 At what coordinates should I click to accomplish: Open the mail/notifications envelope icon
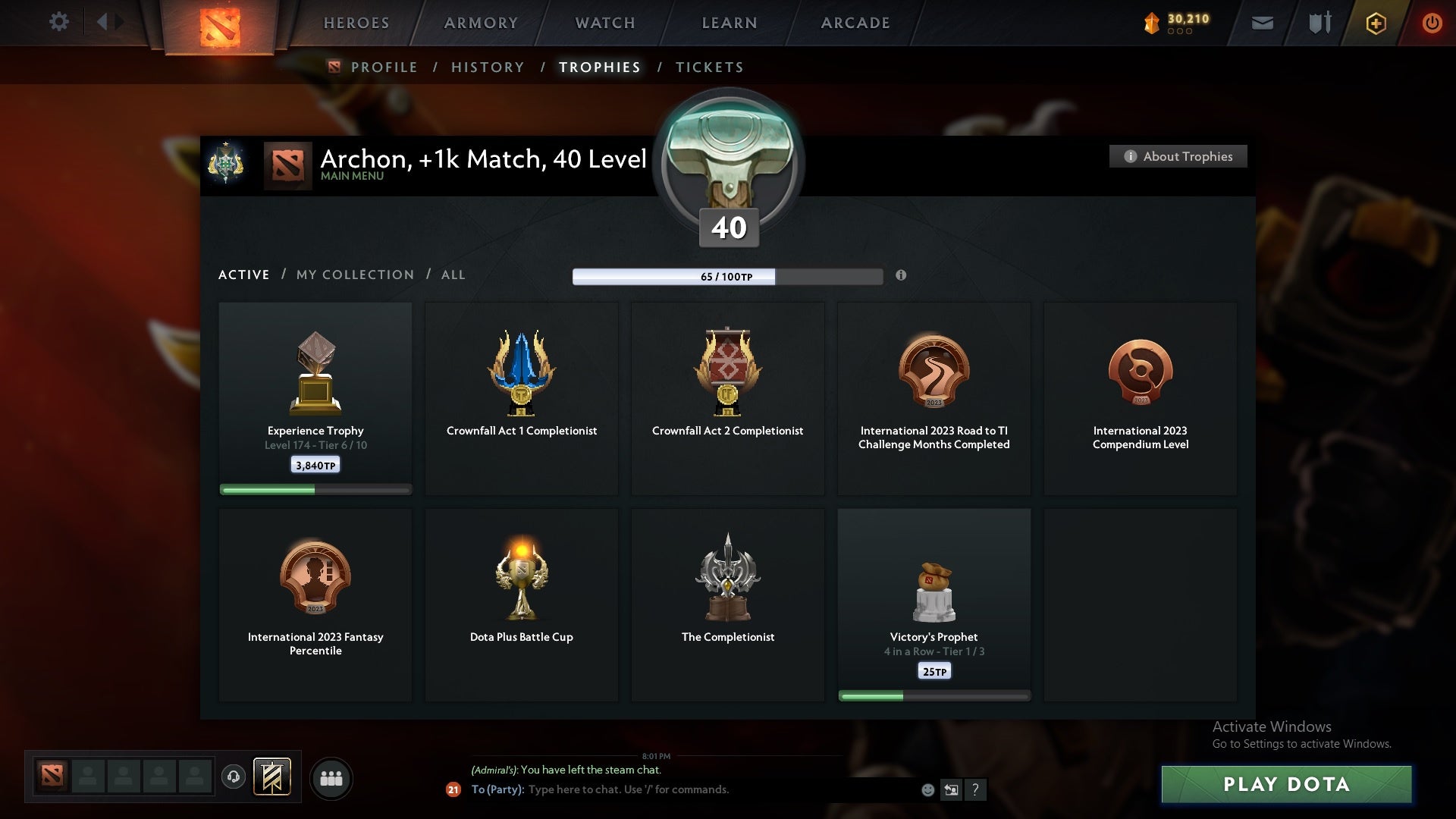pyautogui.click(x=1262, y=23)
